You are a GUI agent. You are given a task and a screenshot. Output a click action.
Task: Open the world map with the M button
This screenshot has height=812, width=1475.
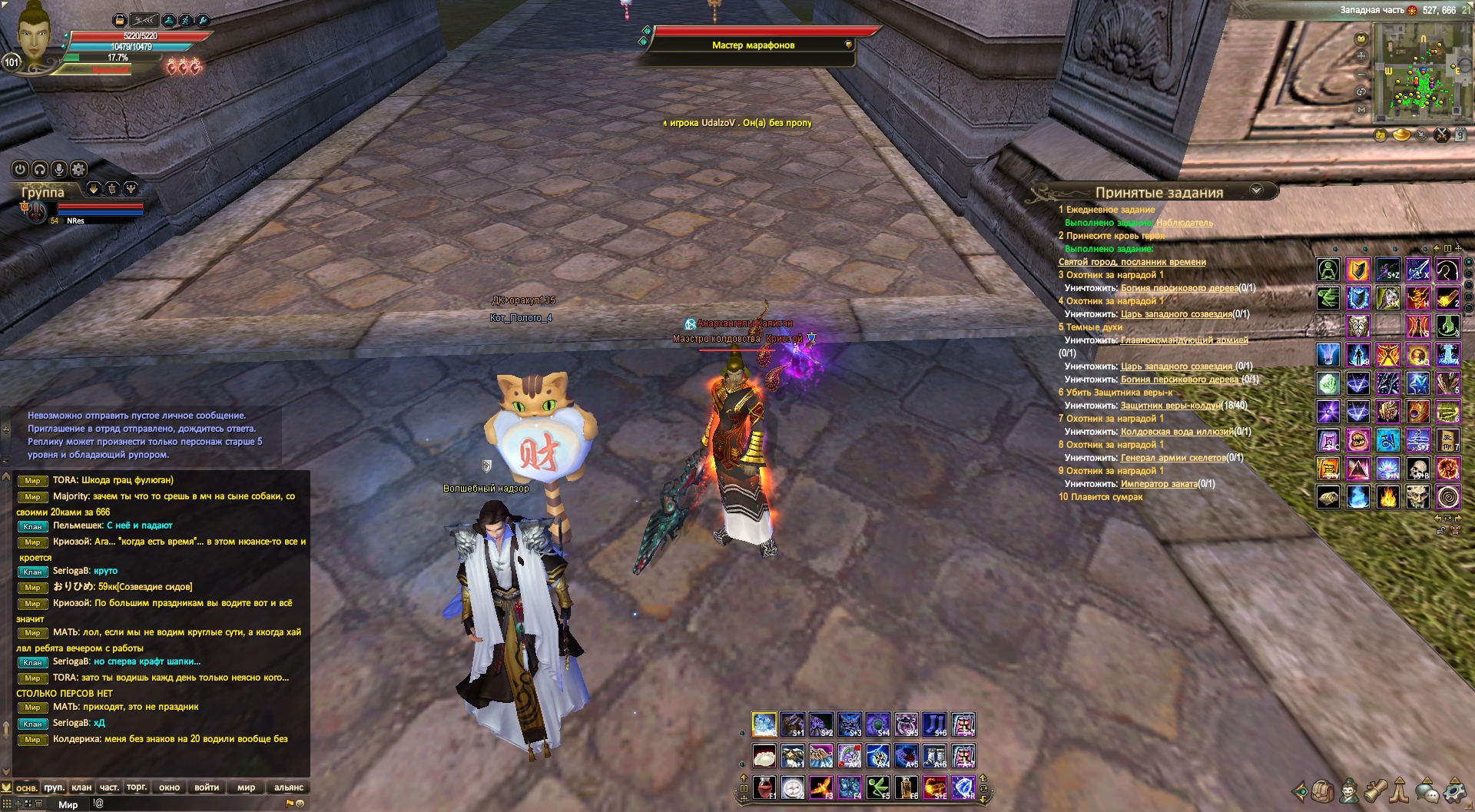point(1361,110)
